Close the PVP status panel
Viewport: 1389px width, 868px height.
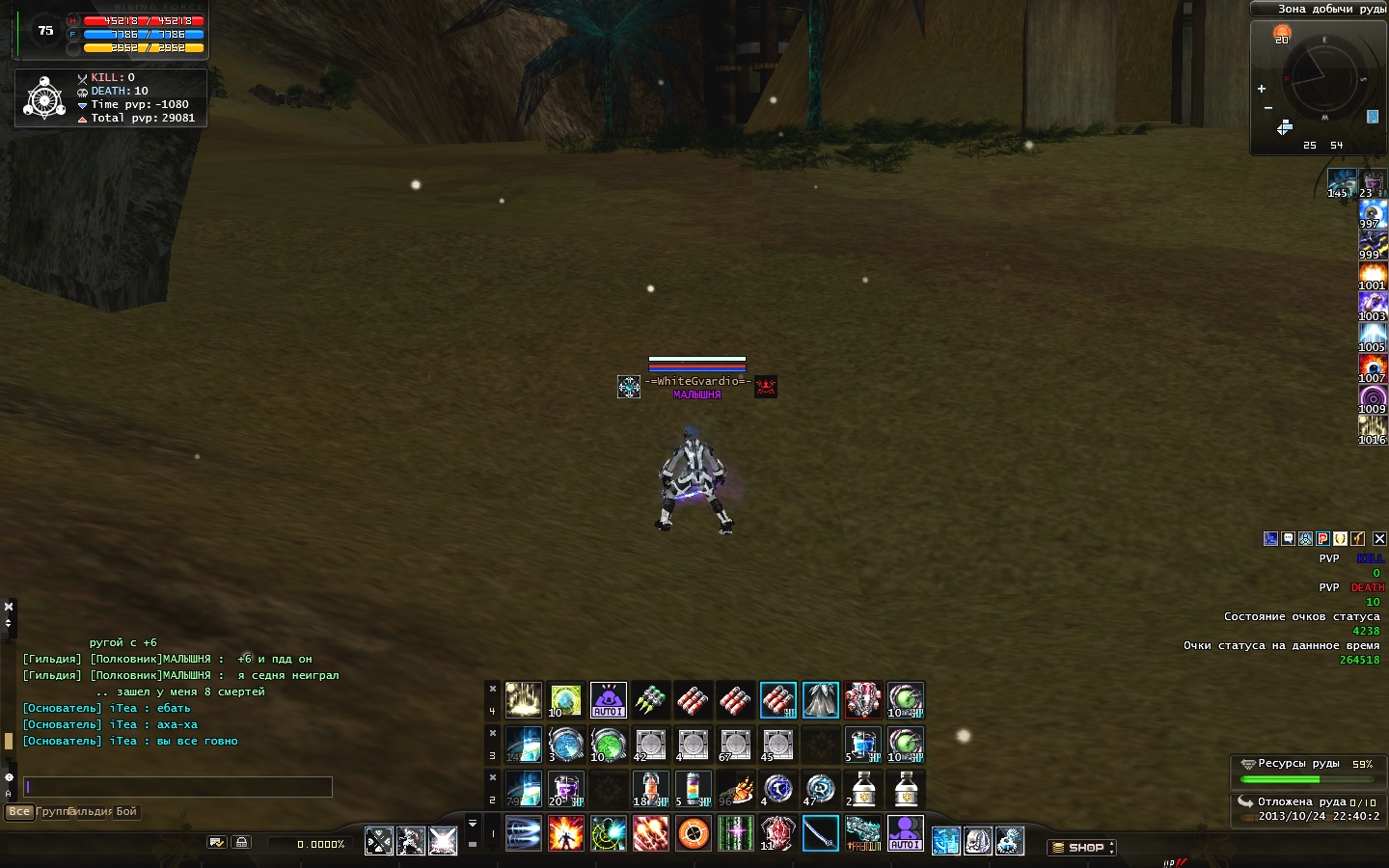click(x=1379, y=539)
